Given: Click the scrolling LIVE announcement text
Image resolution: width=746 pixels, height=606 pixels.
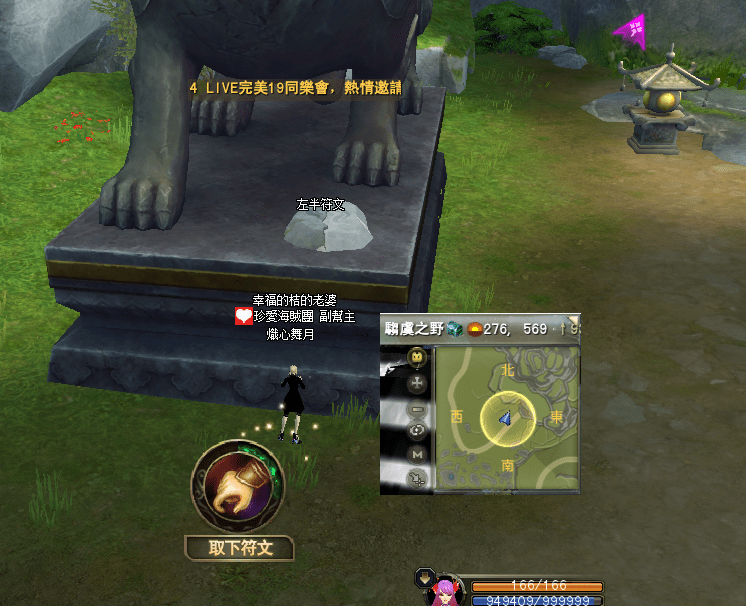Looking at the screenshot, I should pyautogui.click(x=295, y=88).
